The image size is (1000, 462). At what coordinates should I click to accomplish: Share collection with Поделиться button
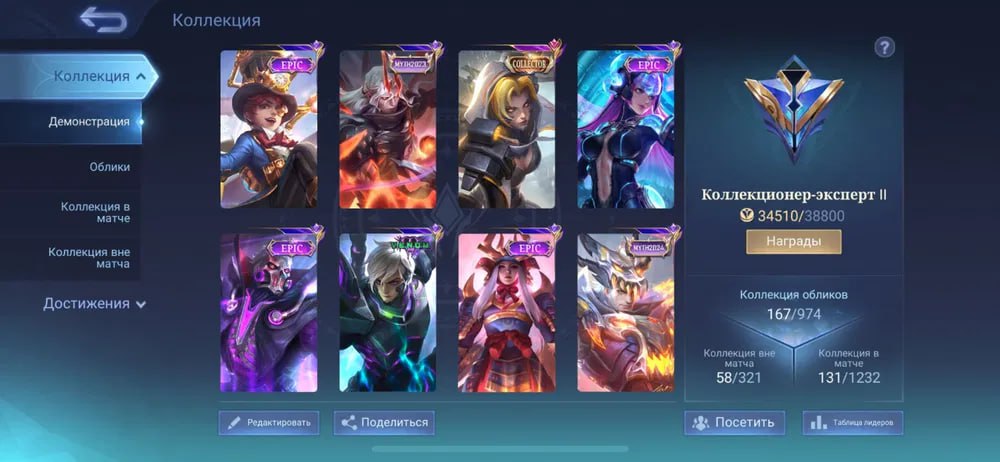pyautogui.click(x=384, y=423)
